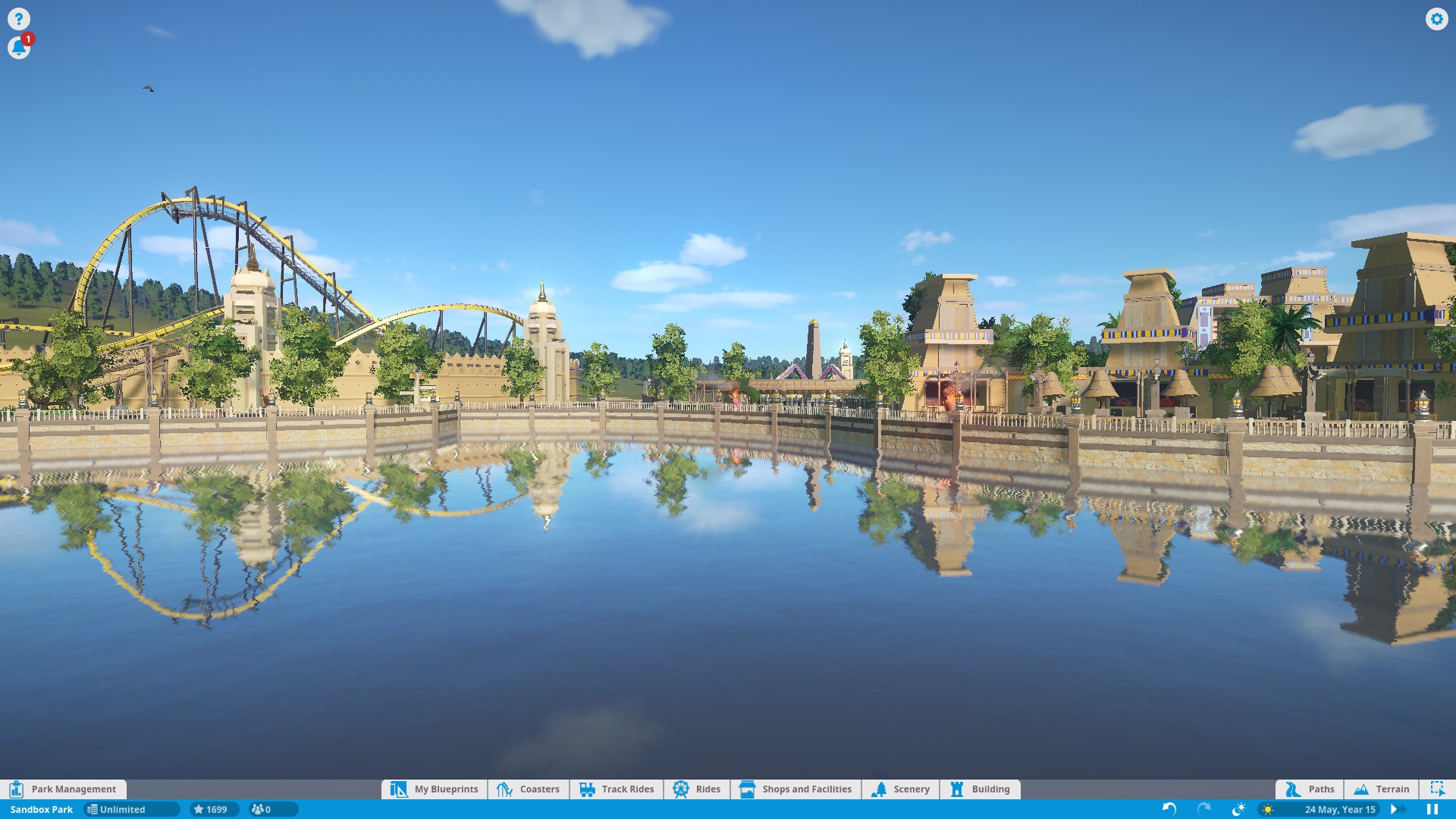Click the park rating star 1699

pyautogui.click(x=212, y=809)
